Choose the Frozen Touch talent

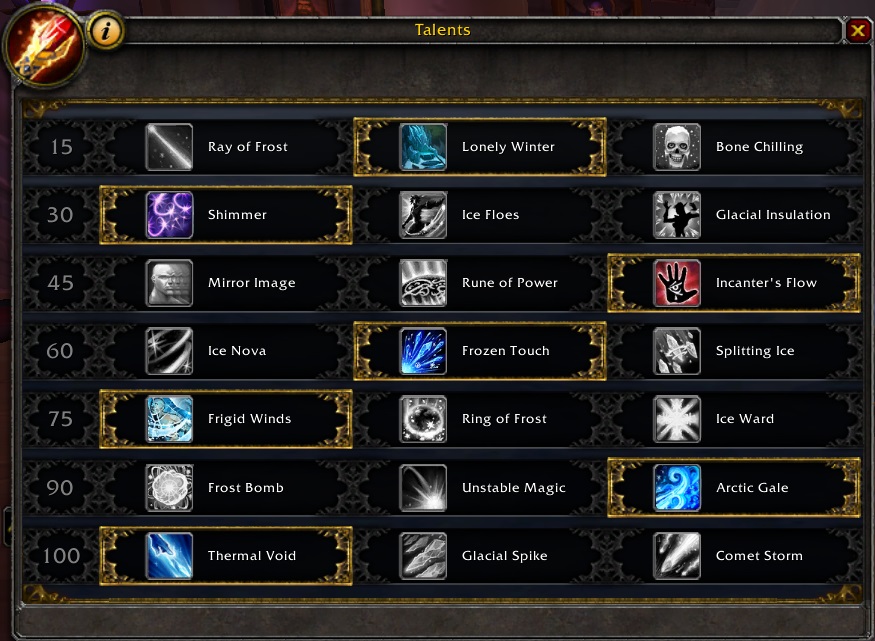[424, 351]
